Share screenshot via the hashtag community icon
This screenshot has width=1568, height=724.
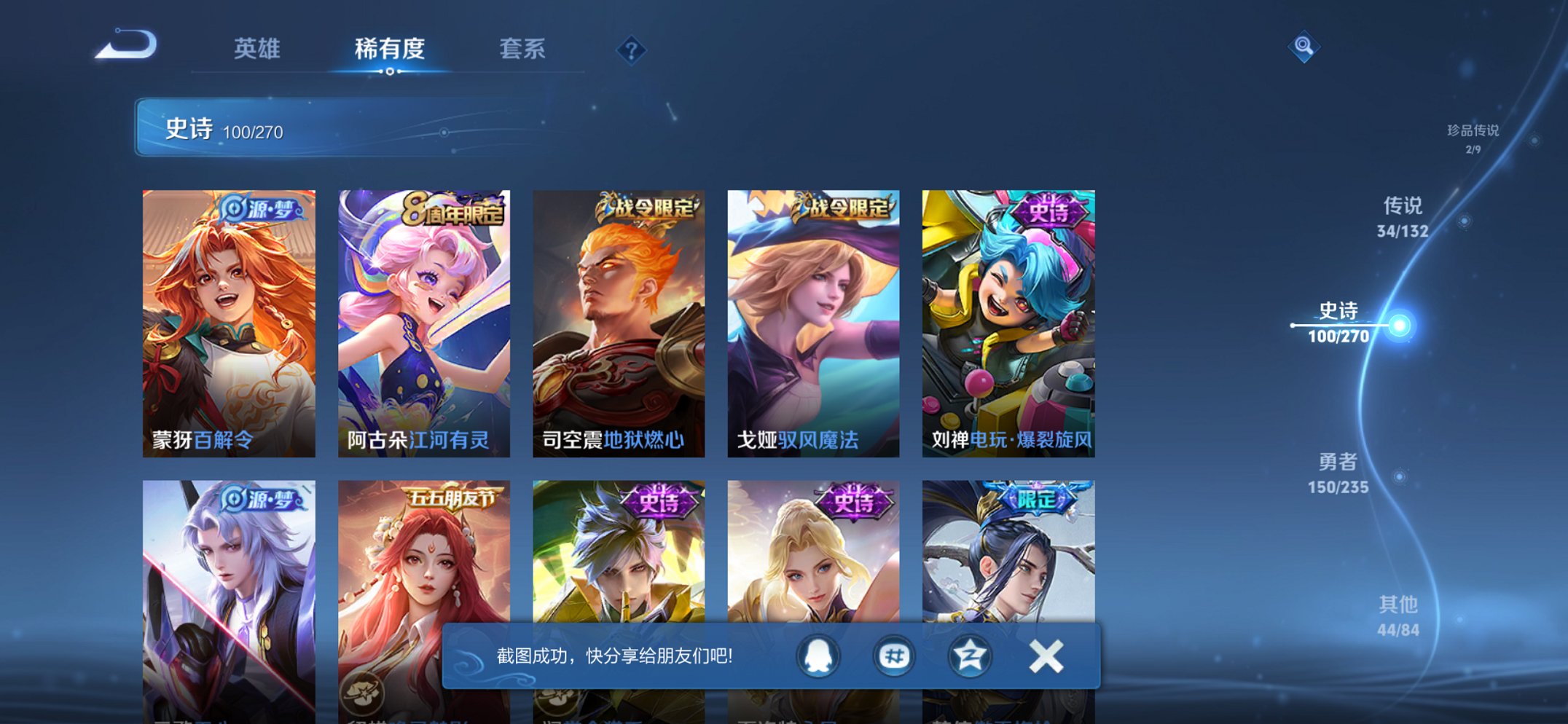coord(895,655)
